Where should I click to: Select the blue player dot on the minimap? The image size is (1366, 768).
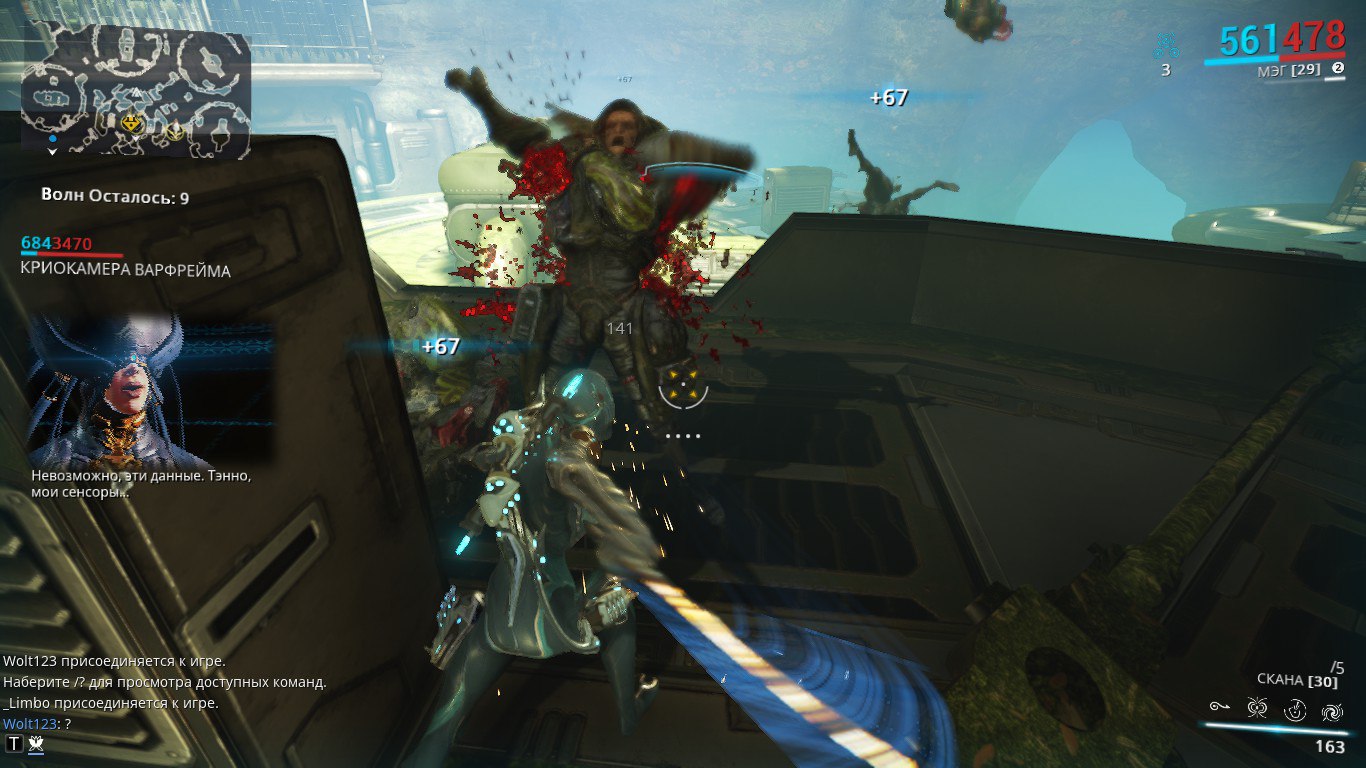point(52,138)
